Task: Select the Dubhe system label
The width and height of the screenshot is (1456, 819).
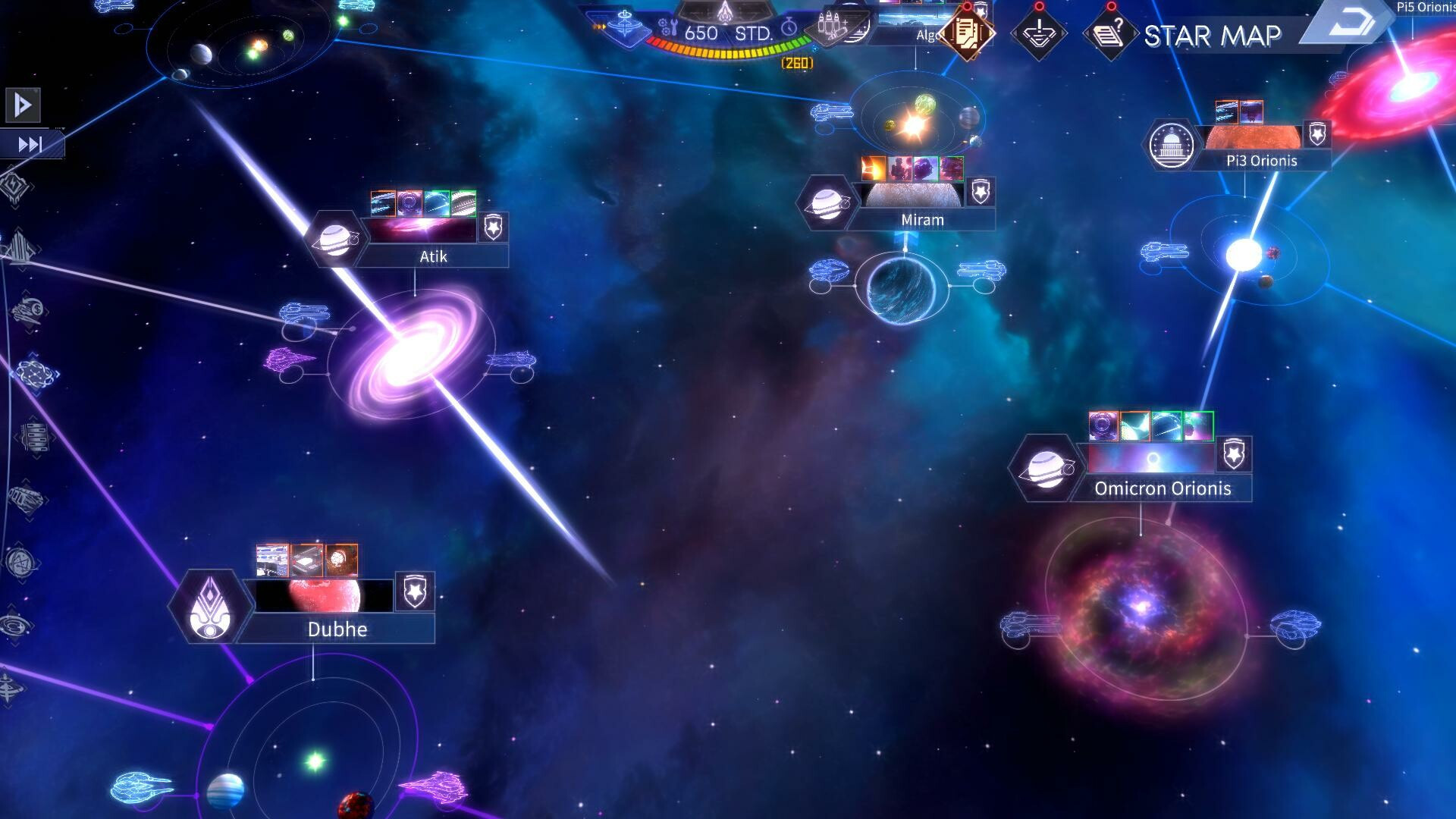Action: click(x=337, y=629)
